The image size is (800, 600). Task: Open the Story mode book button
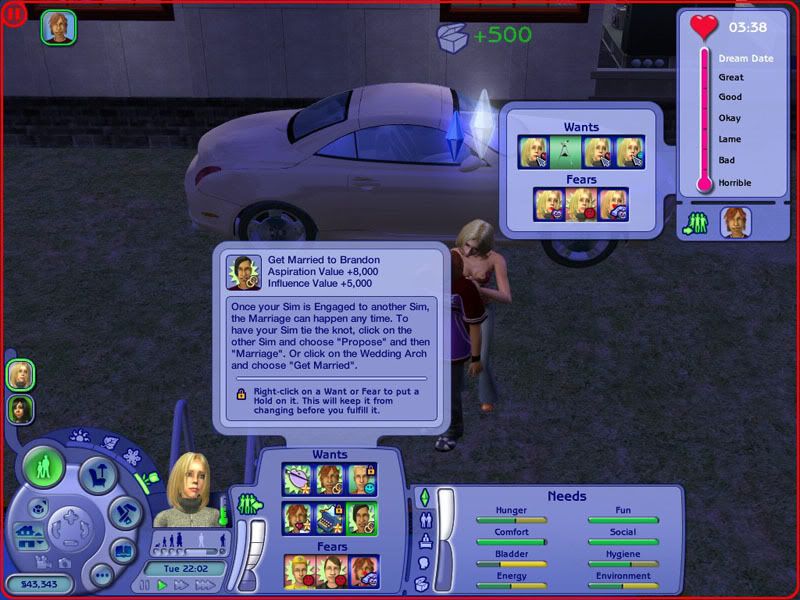point(122,552)
